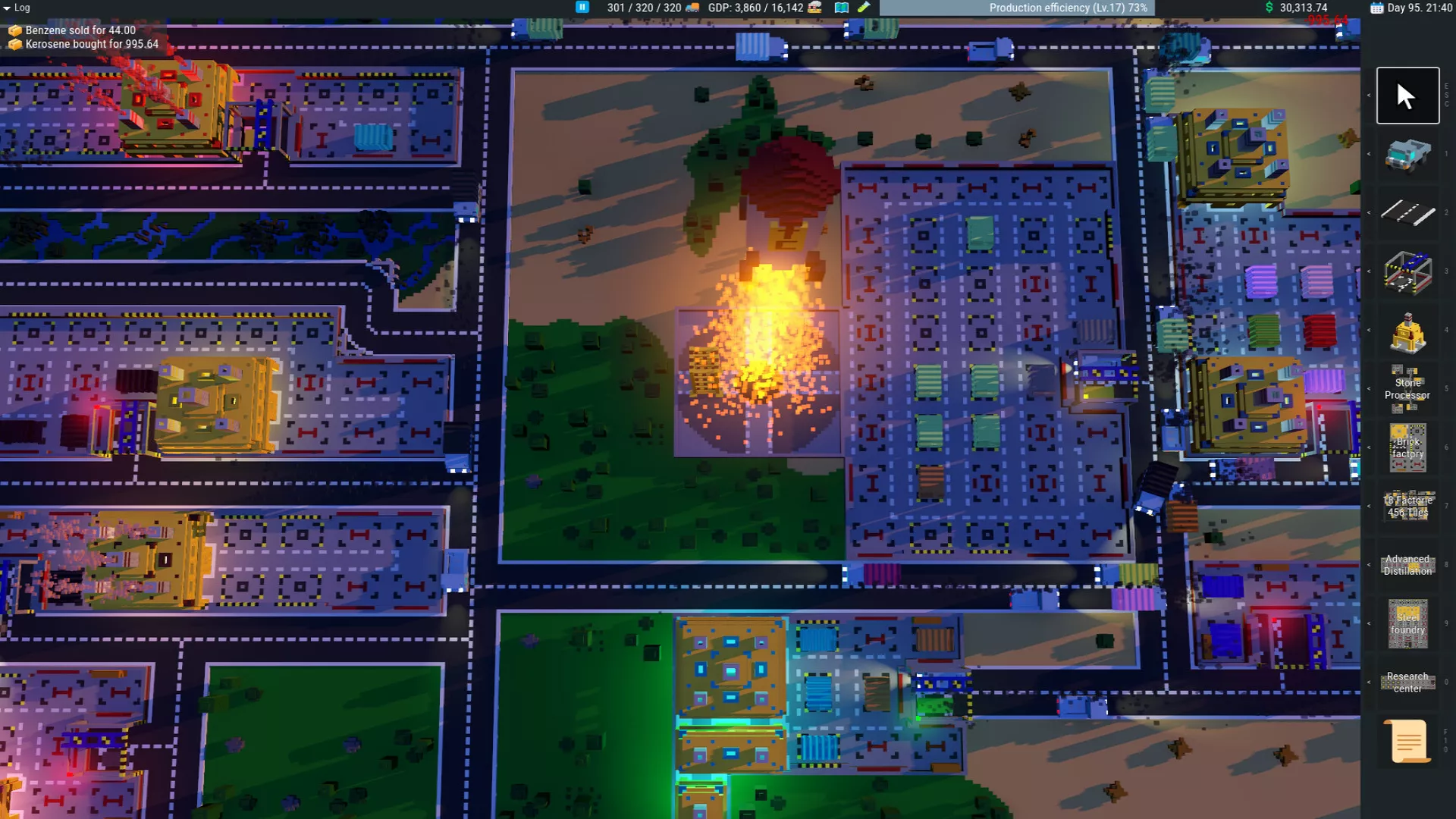The height and width of the screenshot is (819, 1456).
Task: Select the Advanced Distillation blueprint
Action: [1407, 565]
